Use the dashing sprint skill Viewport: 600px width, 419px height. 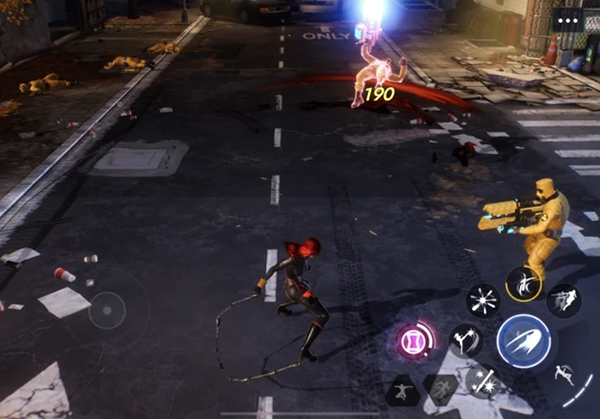click(x=564, y=298)
